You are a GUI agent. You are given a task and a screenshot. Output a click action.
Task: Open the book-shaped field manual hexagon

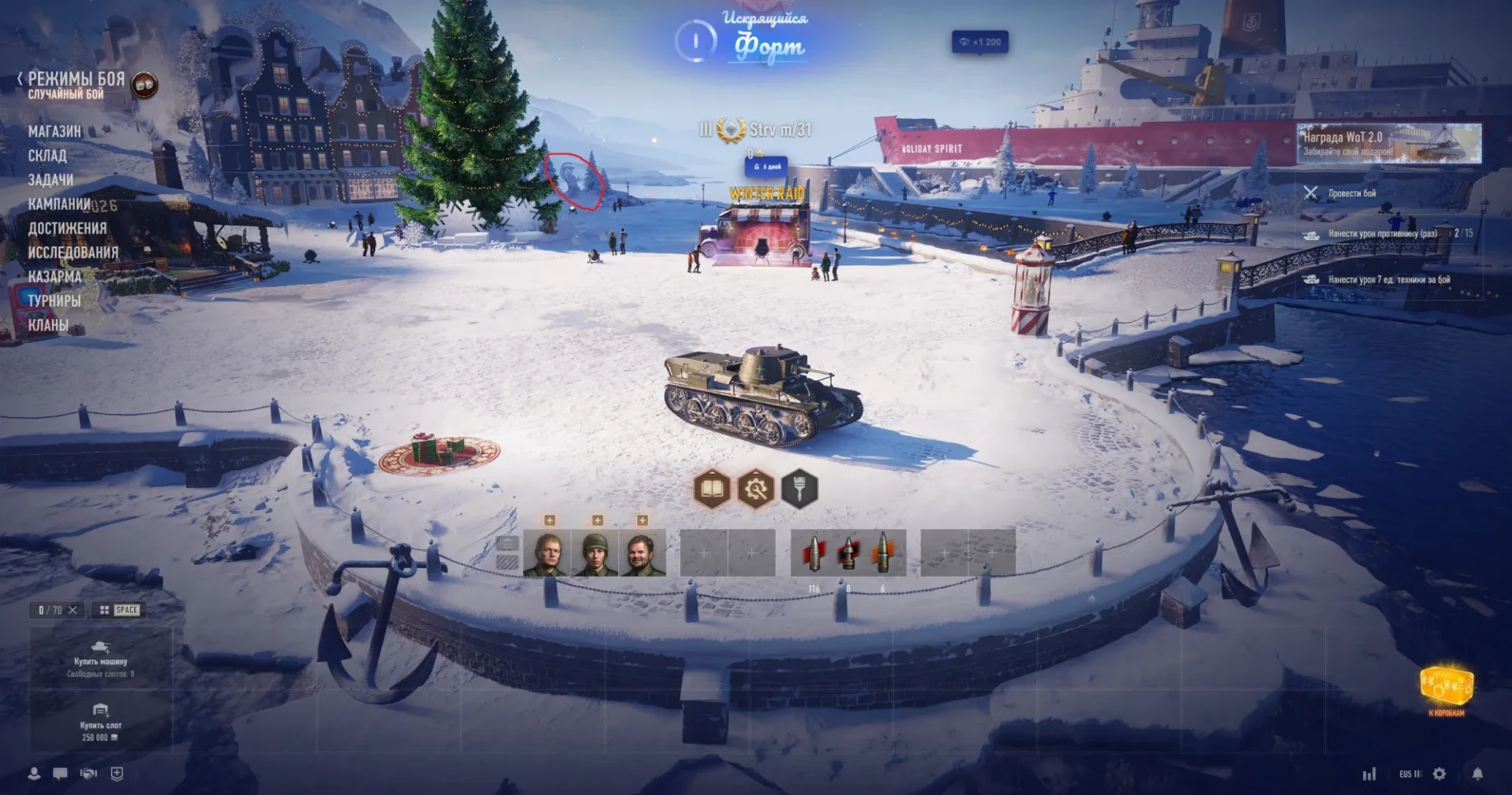[x=712, y=490]
